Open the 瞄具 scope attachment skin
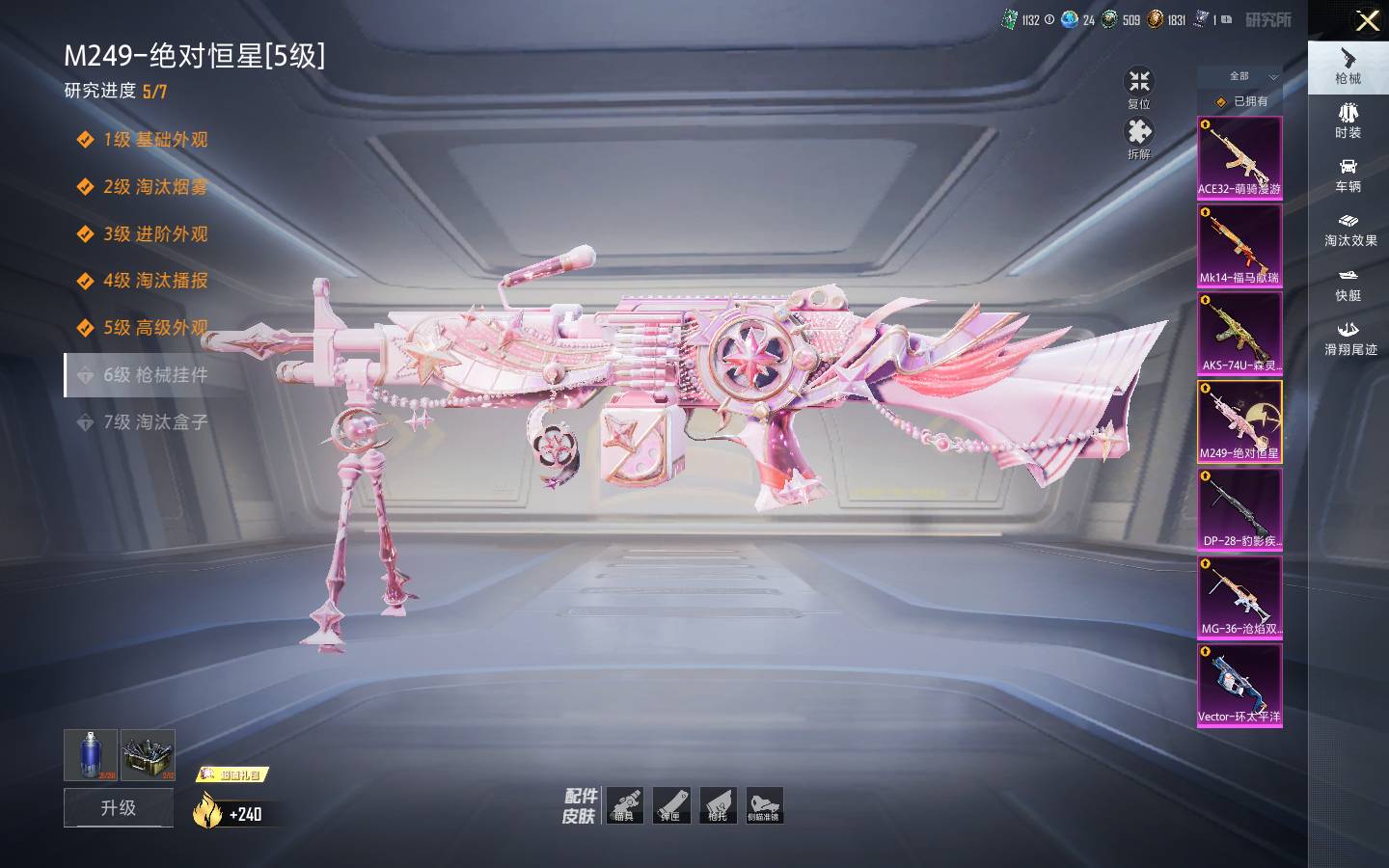This screenshot has height=868, width=1389. pyautogui.click(x=624, y=805)
